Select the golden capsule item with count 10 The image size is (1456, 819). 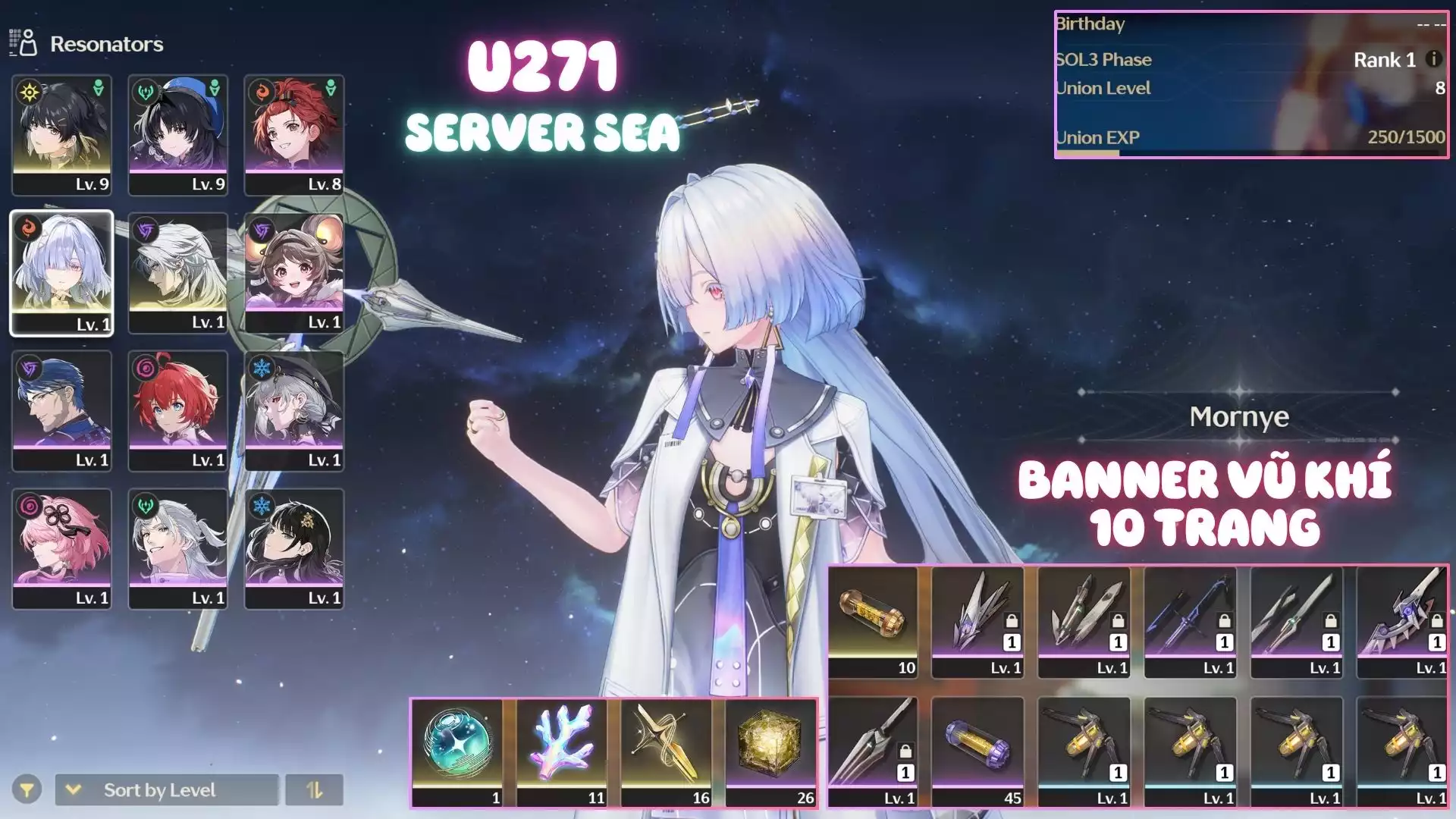873,621
